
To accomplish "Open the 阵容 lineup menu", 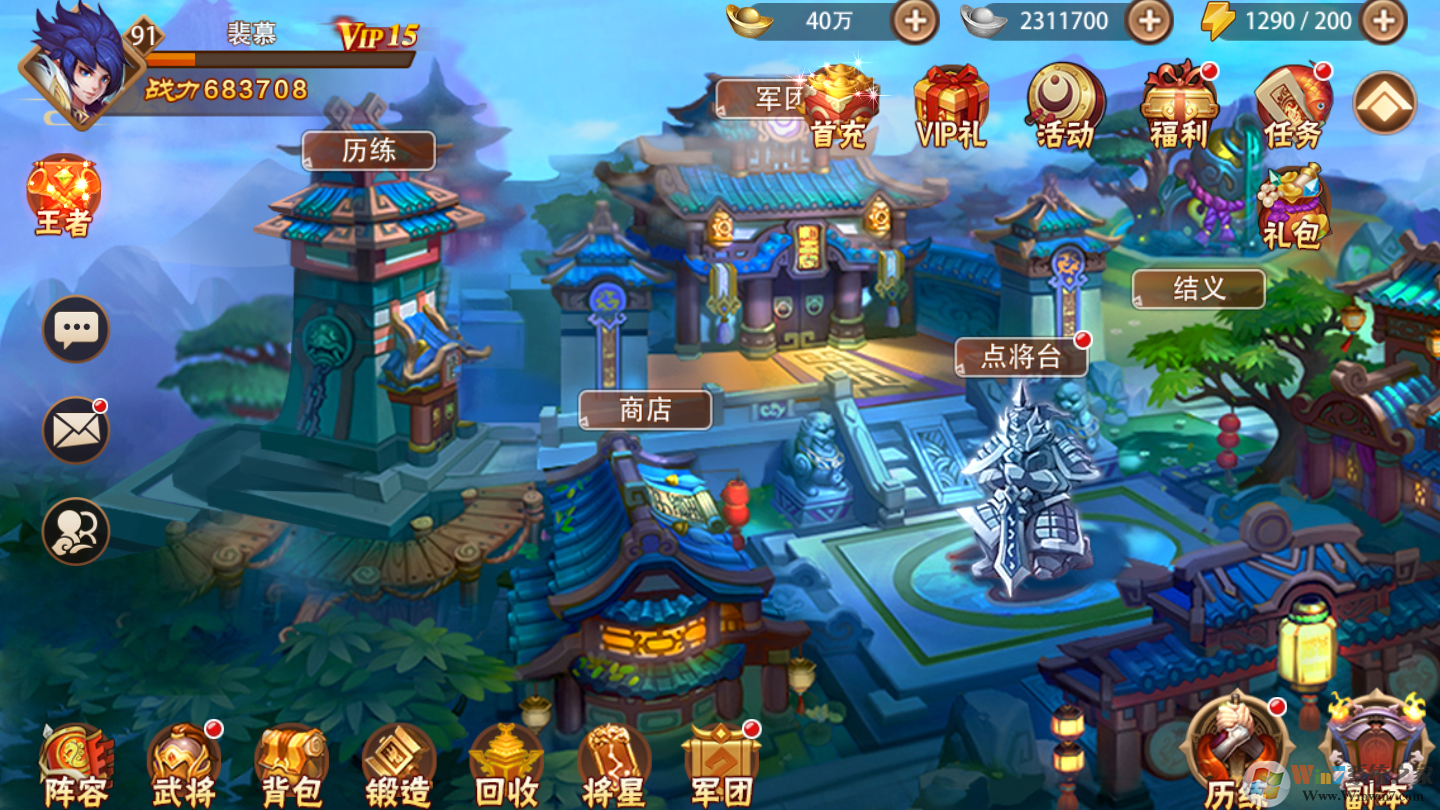I will (x=76, y=767).
